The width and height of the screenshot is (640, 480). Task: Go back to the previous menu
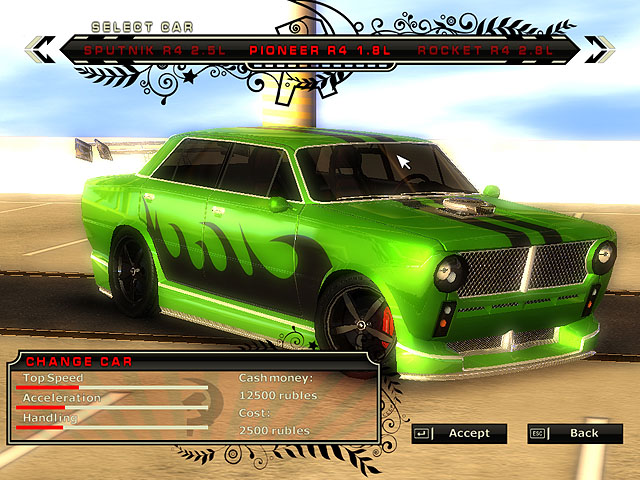(574, 433)
